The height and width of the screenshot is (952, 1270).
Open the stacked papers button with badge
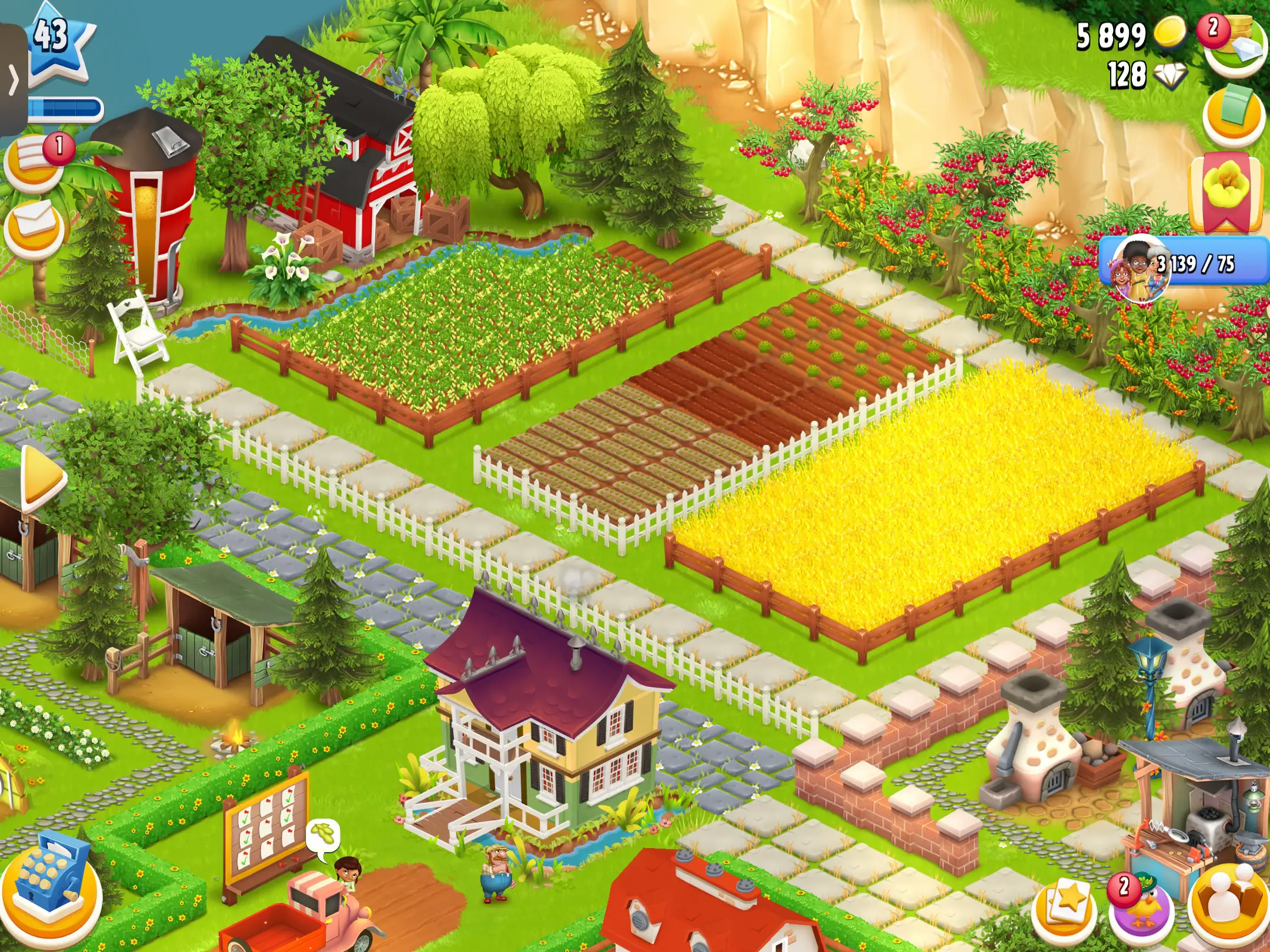[x=35, y=162]
